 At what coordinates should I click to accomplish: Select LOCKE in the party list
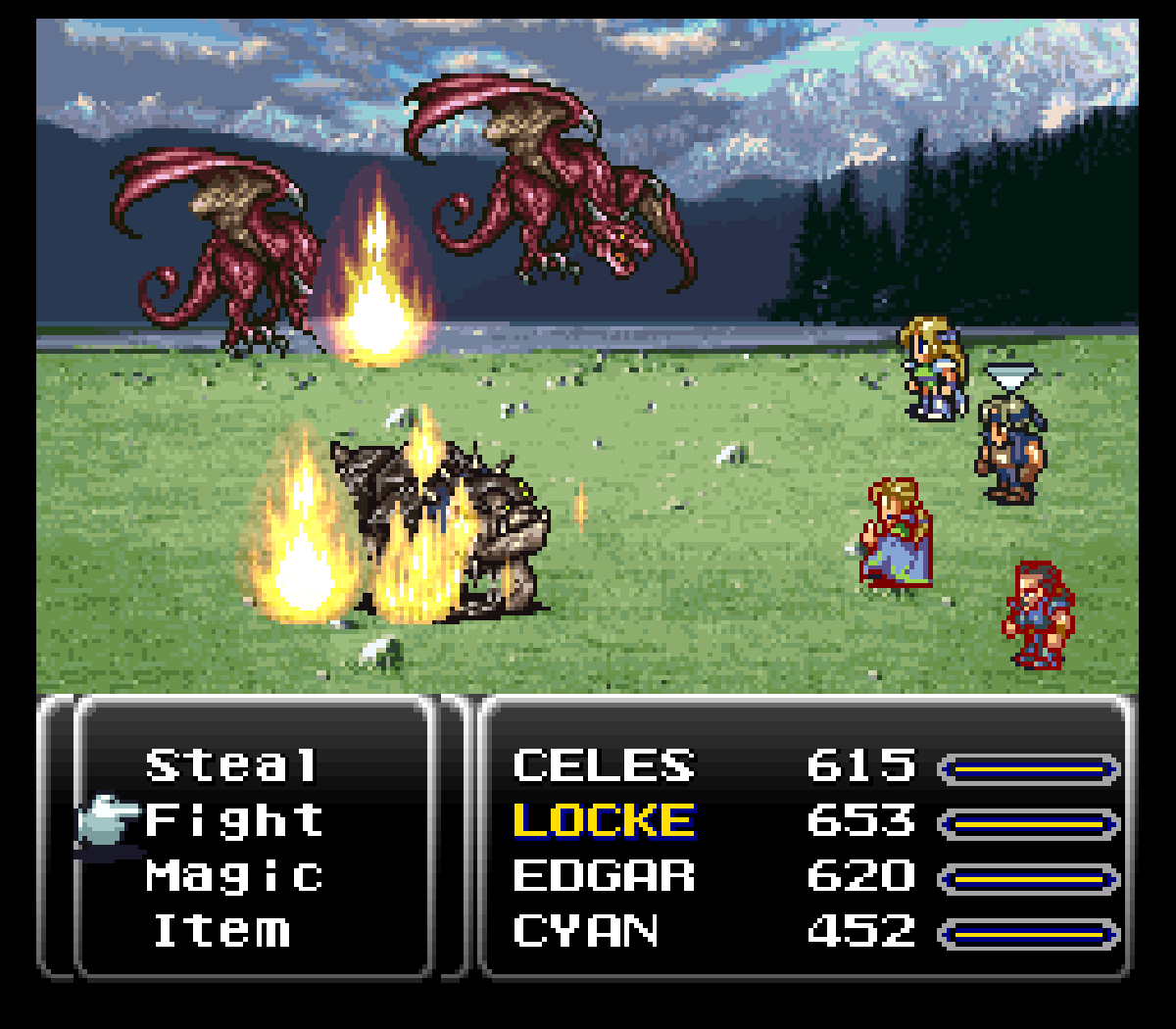pyautogui.click(x=604, y=821)
